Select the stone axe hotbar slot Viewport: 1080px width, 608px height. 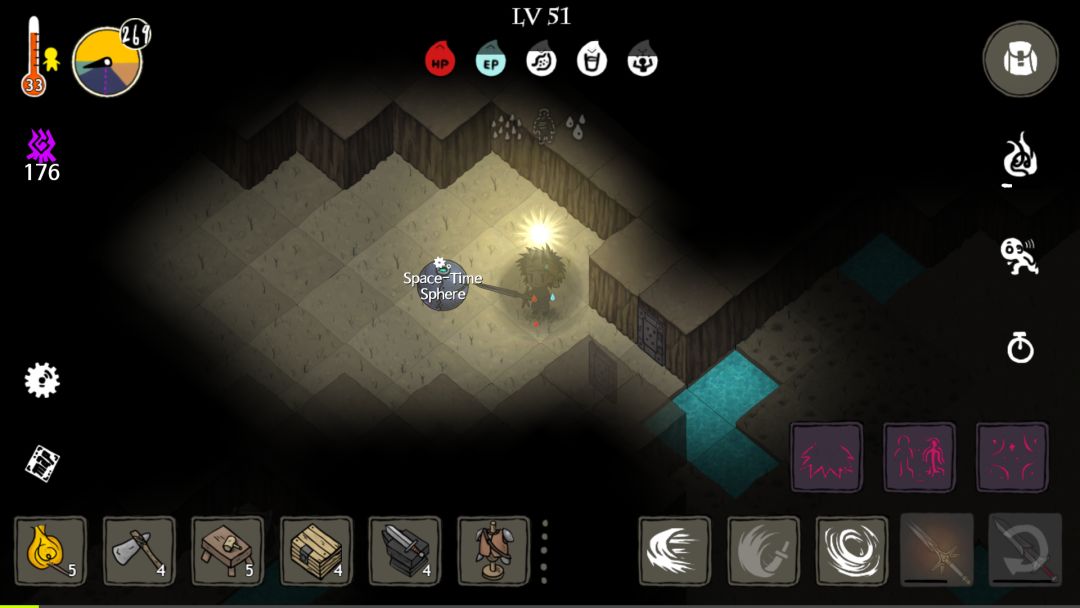coord(139,550)
